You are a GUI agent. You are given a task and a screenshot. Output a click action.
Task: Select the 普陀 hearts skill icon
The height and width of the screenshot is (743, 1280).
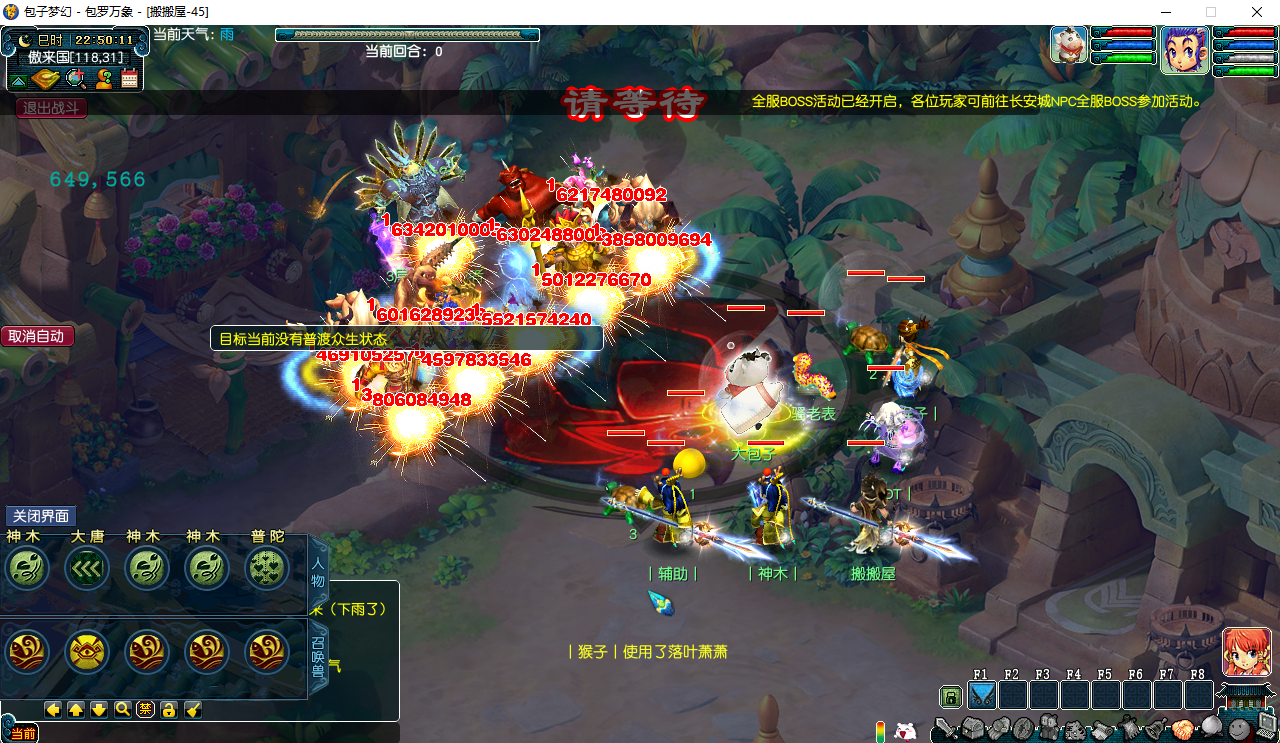tap(267, 568)
